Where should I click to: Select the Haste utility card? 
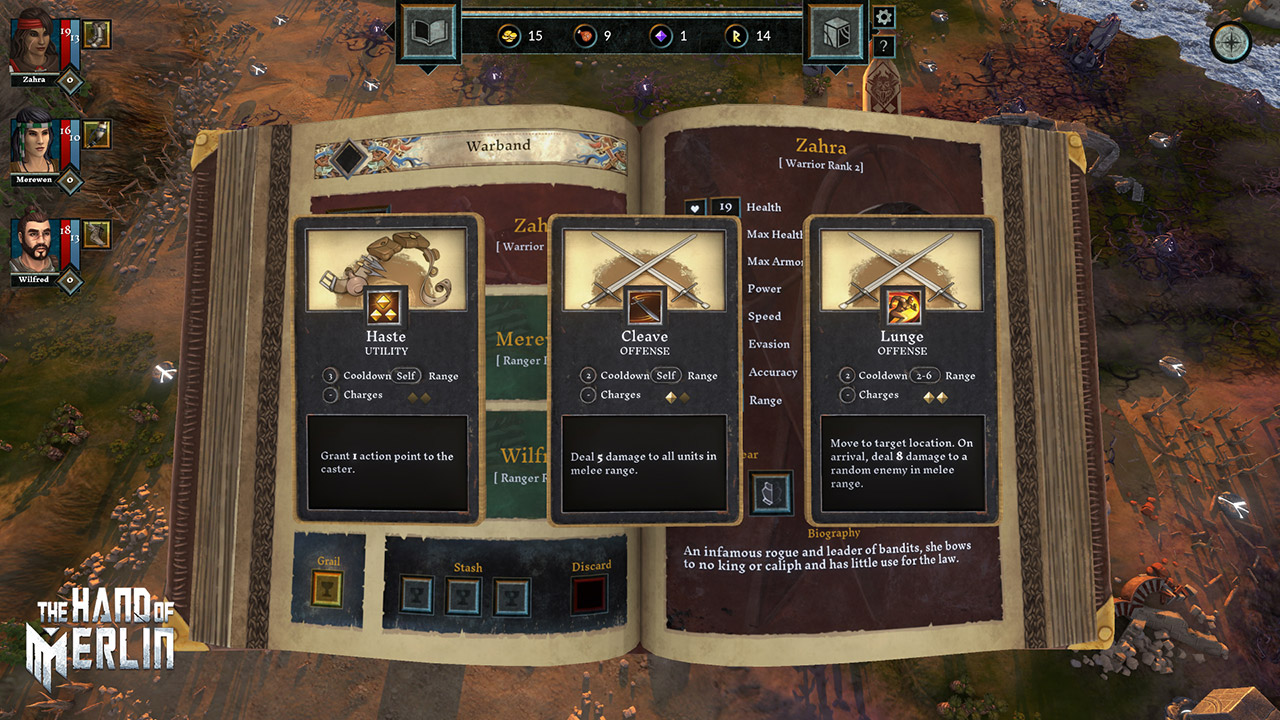pyautogui.click(x=387, y=368)
